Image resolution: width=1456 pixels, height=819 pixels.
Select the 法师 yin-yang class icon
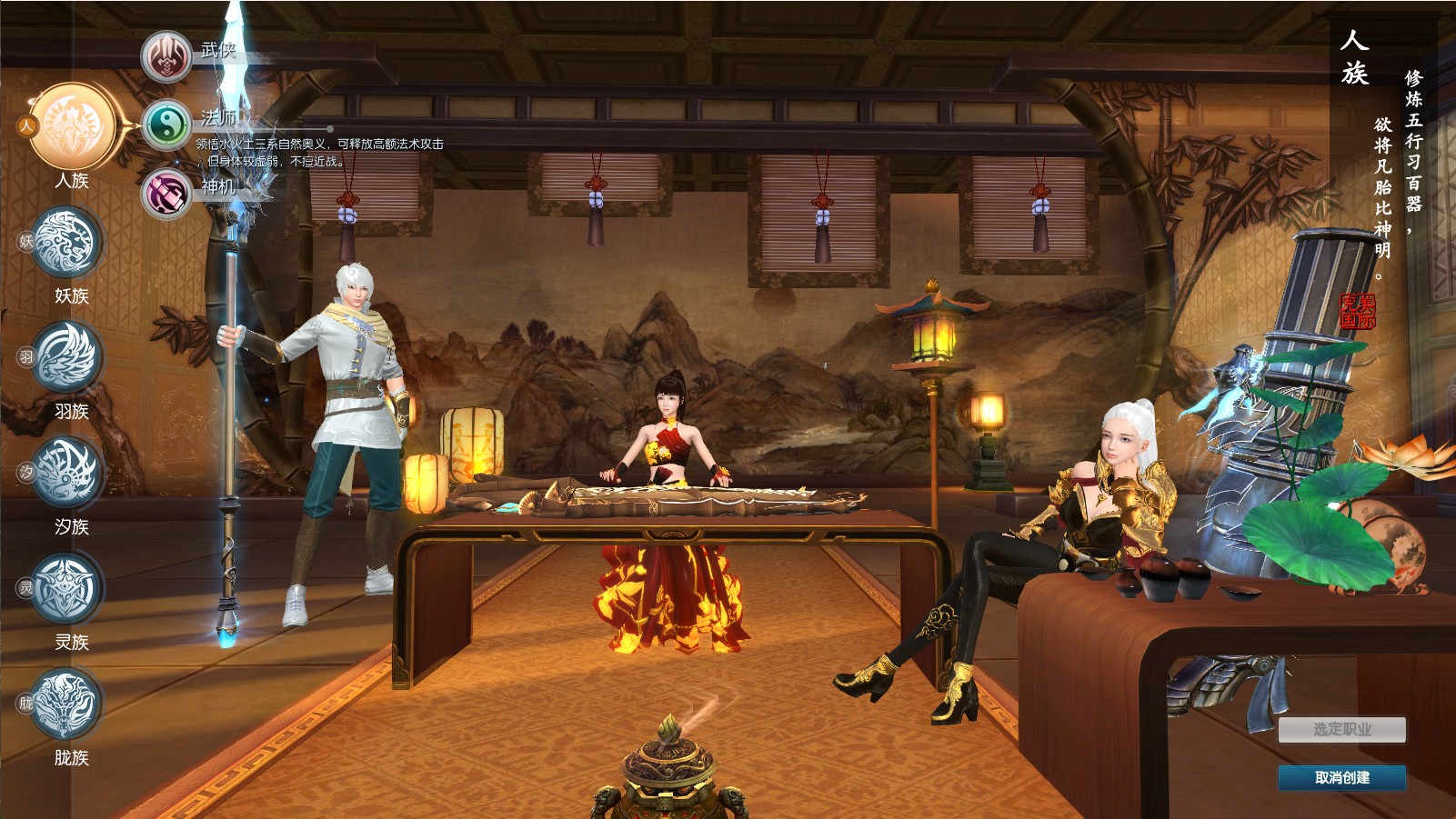click(x=166, y=125)
